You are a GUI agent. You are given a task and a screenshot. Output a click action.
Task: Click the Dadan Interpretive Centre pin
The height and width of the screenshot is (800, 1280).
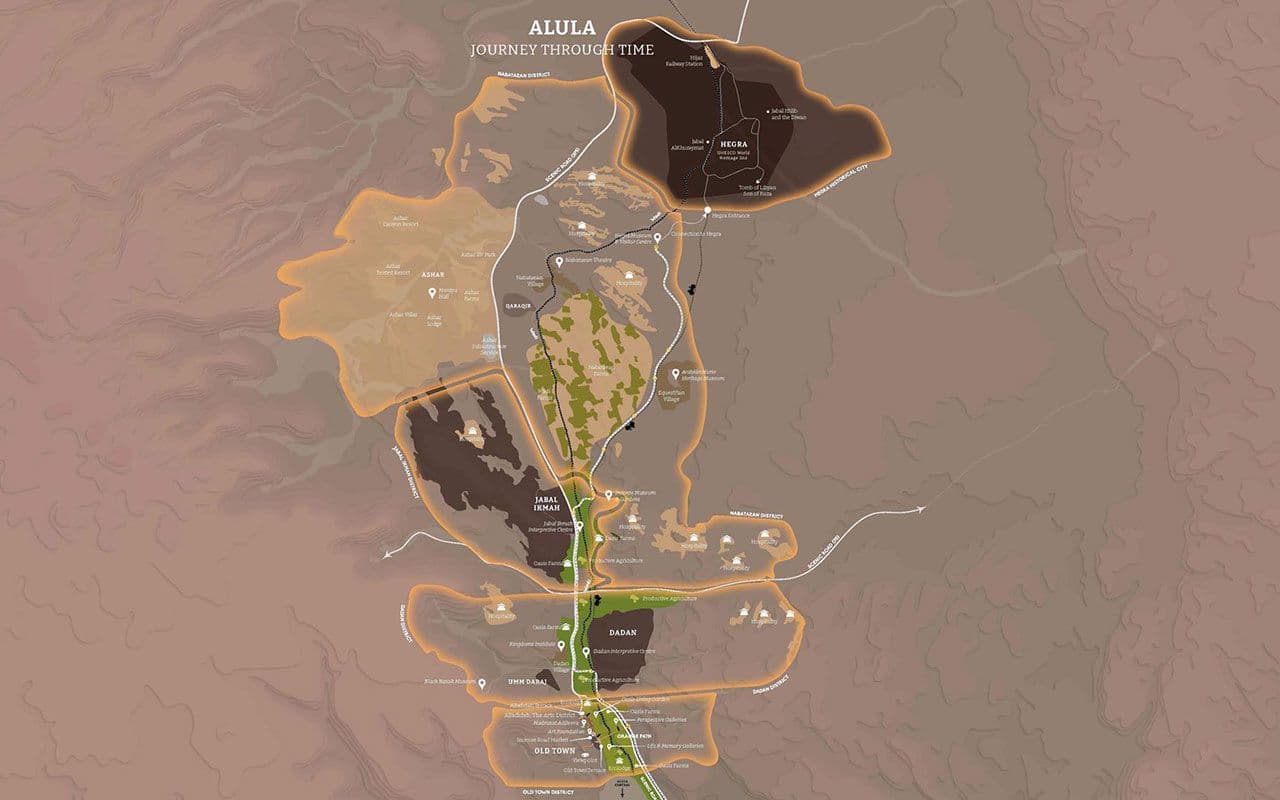[586, 652]
